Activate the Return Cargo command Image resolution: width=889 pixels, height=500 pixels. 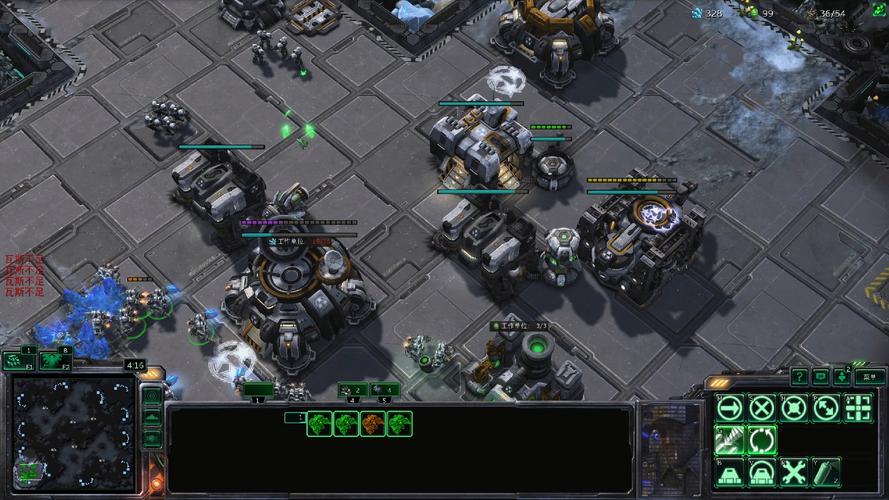pos(762,439)
